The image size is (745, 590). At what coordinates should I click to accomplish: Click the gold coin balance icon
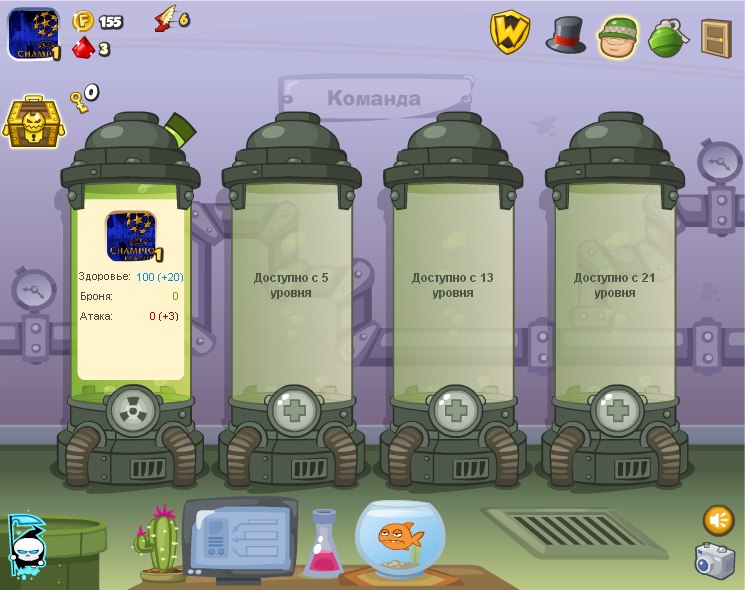[x=83, y=21]
